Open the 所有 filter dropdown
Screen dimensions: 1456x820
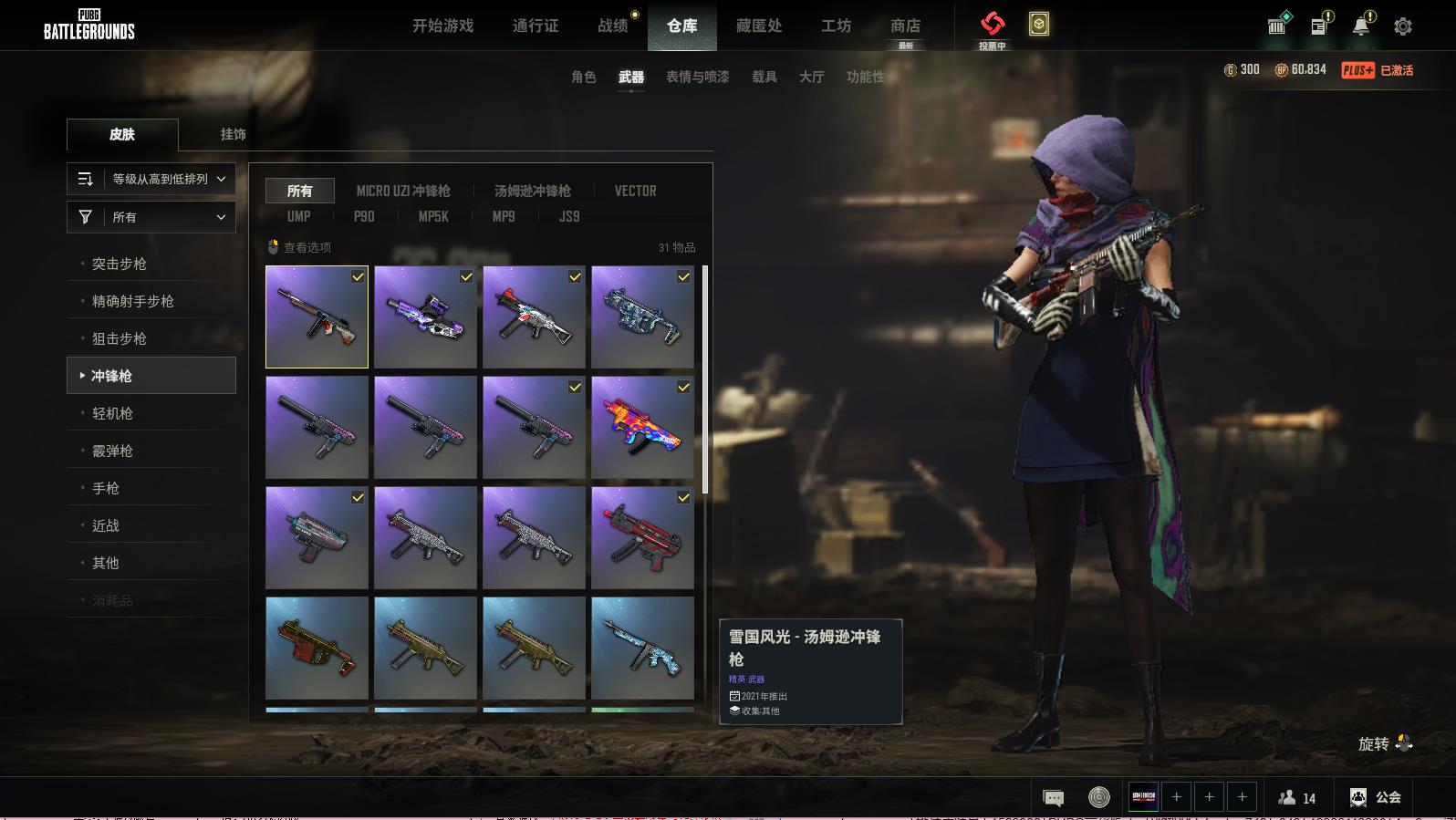151,217
